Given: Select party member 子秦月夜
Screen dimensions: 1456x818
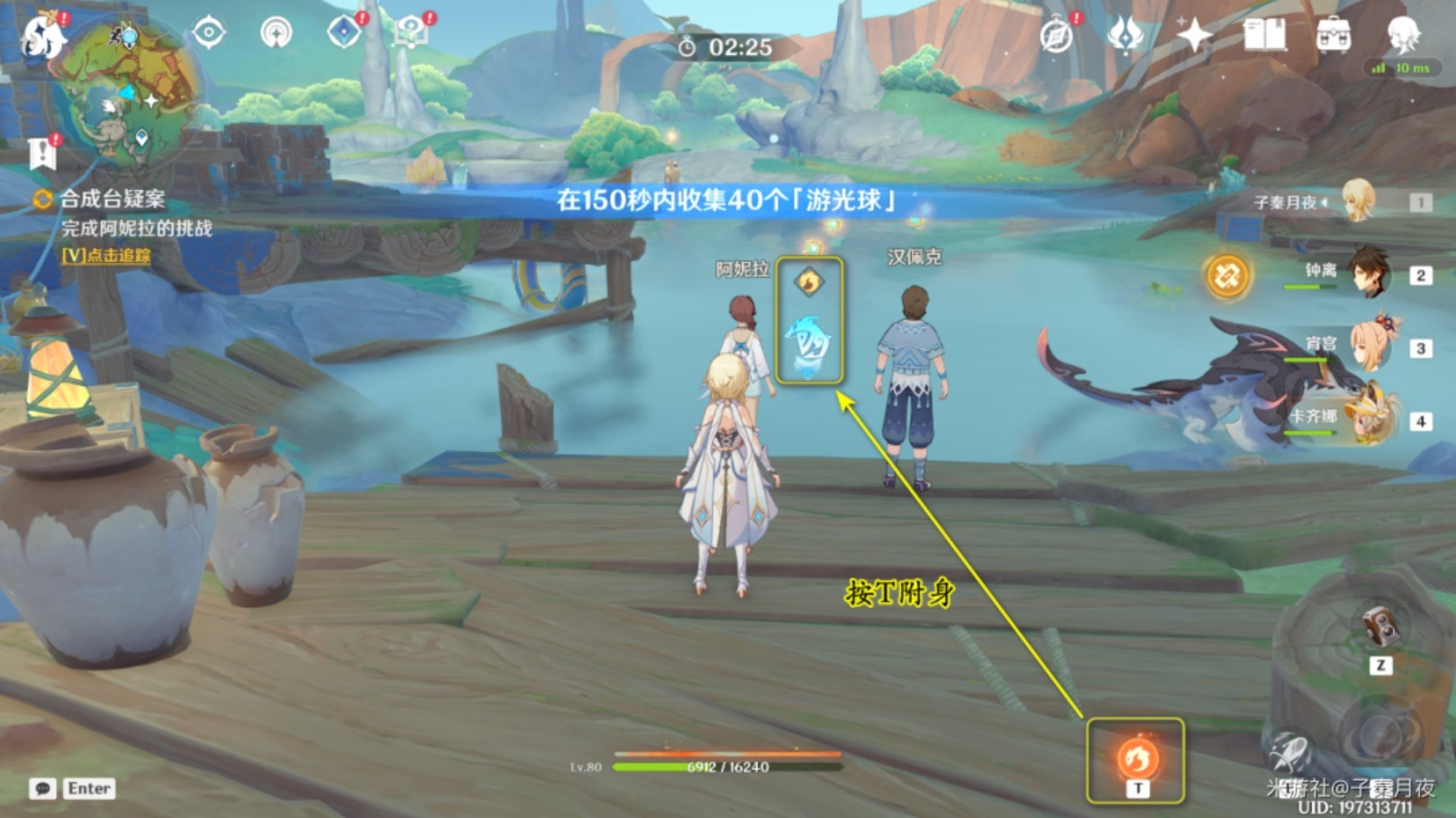Looking at the screenshot, I should coord(1360,202).
